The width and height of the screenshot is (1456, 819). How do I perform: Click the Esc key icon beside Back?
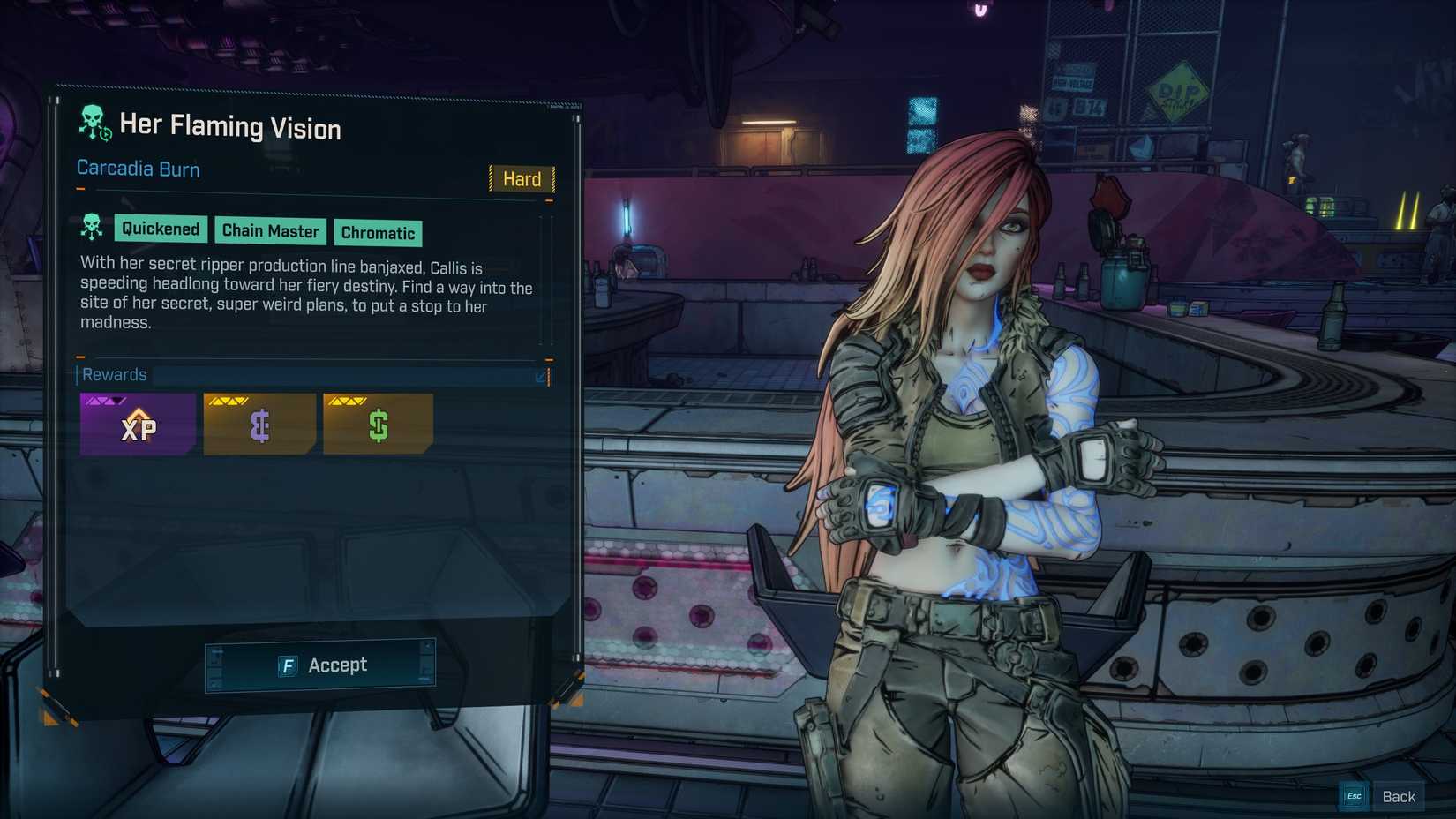point(1353,795)
